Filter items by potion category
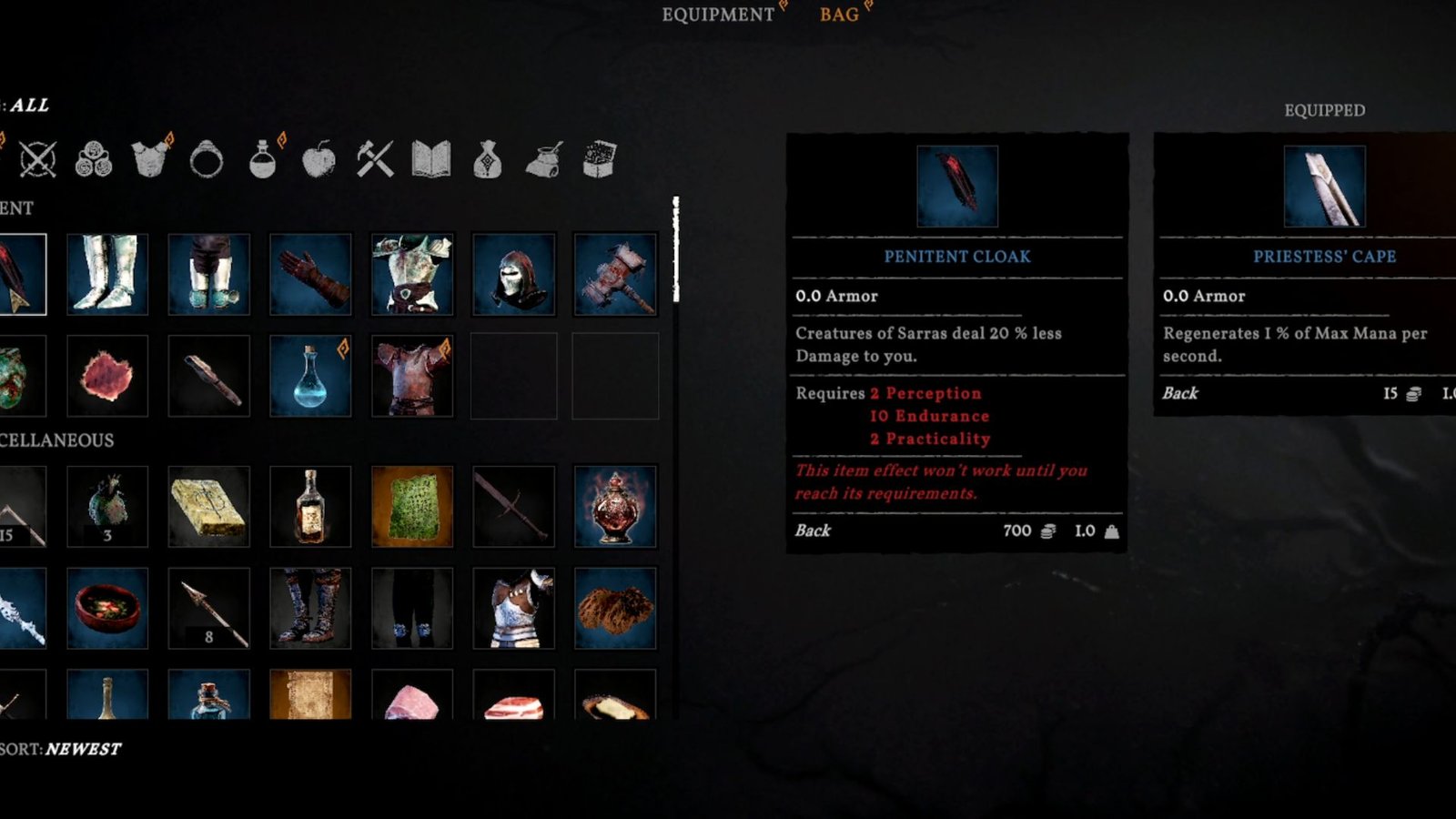This screenshot has height=819, width=1456. coord(263,160)
